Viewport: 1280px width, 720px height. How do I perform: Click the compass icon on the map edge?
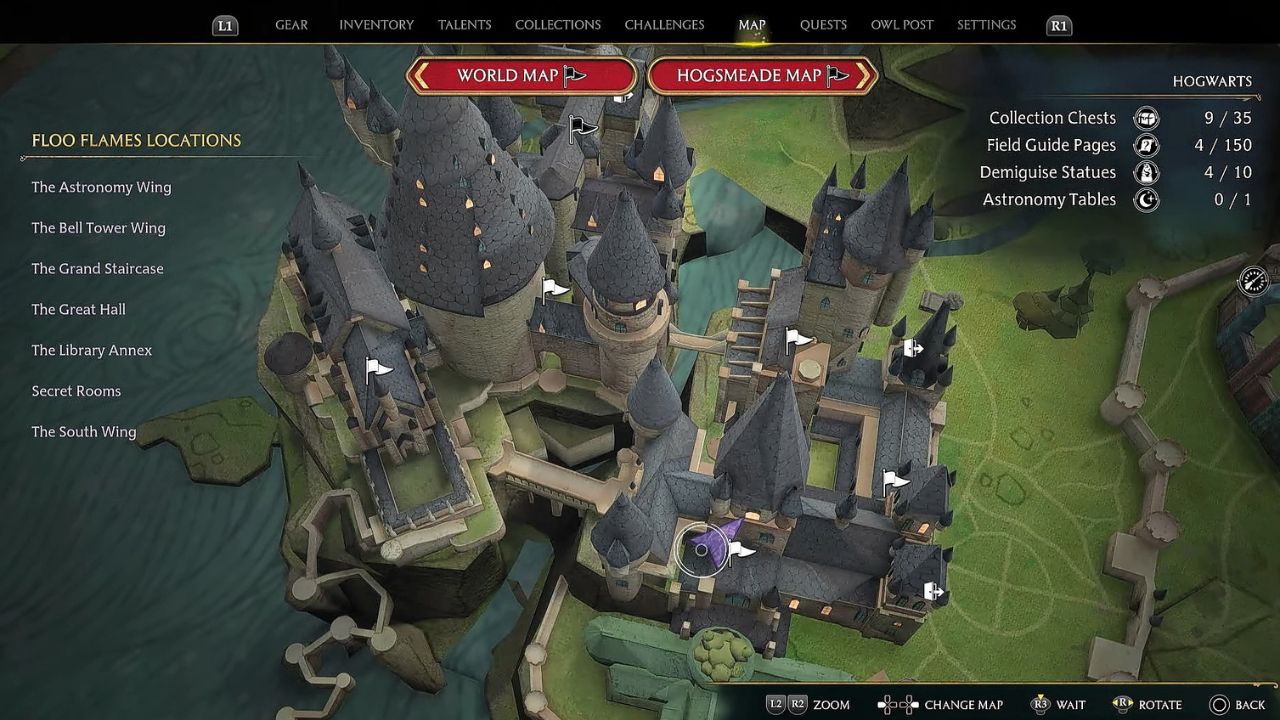click(x=1253, y=281)
